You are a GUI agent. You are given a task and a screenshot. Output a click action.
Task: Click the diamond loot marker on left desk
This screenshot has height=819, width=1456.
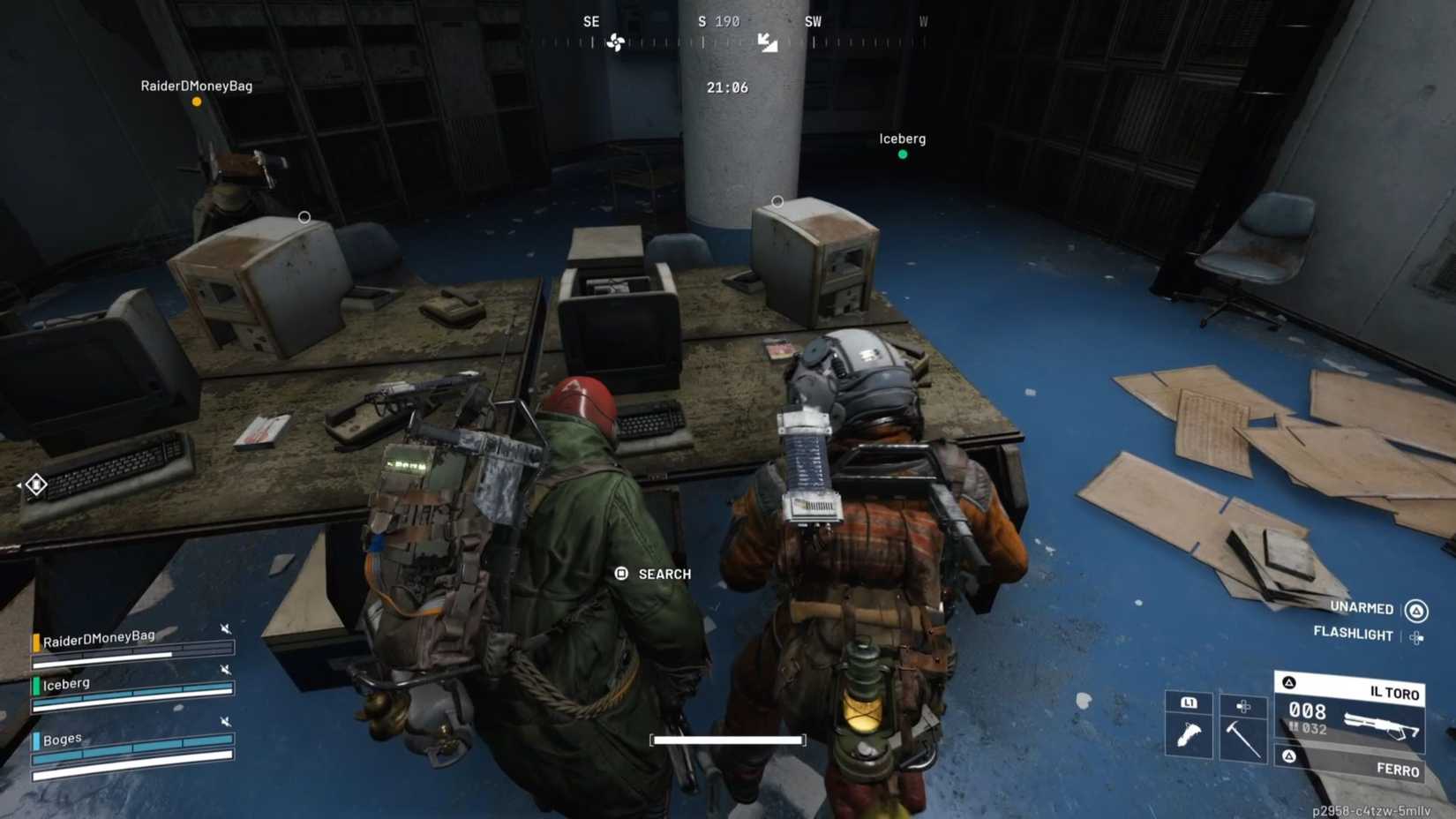click(x=35, y=484)
